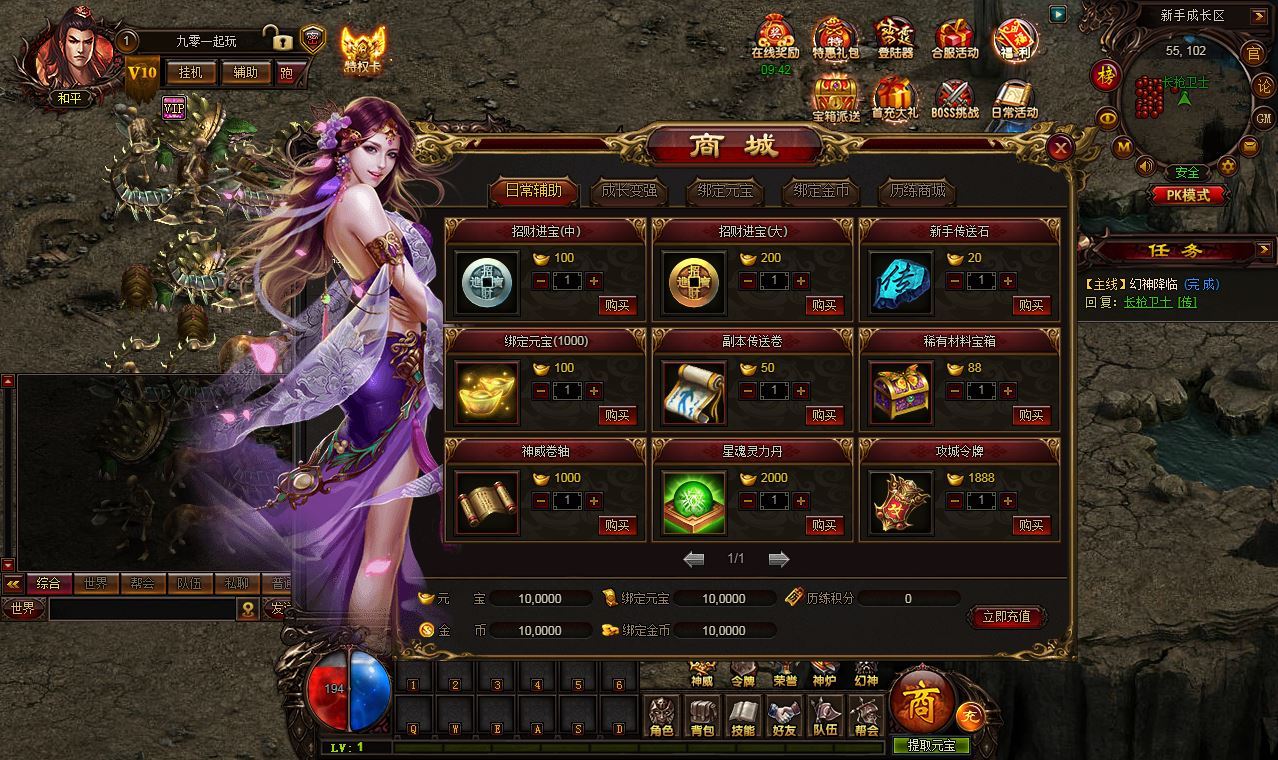The width and height of the screenshot is (1278, 760).
Task: Click the 立即充值 recharge button
Action: [x=1006, y=617]
